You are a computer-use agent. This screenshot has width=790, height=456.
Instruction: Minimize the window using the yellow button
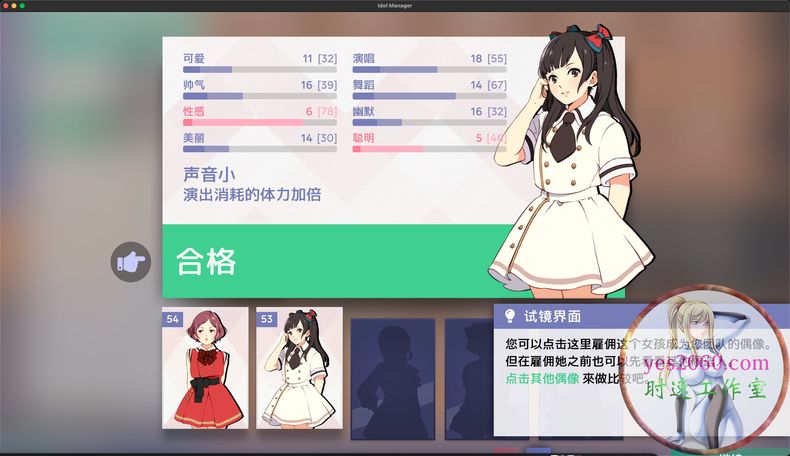[x=15, y=6]
